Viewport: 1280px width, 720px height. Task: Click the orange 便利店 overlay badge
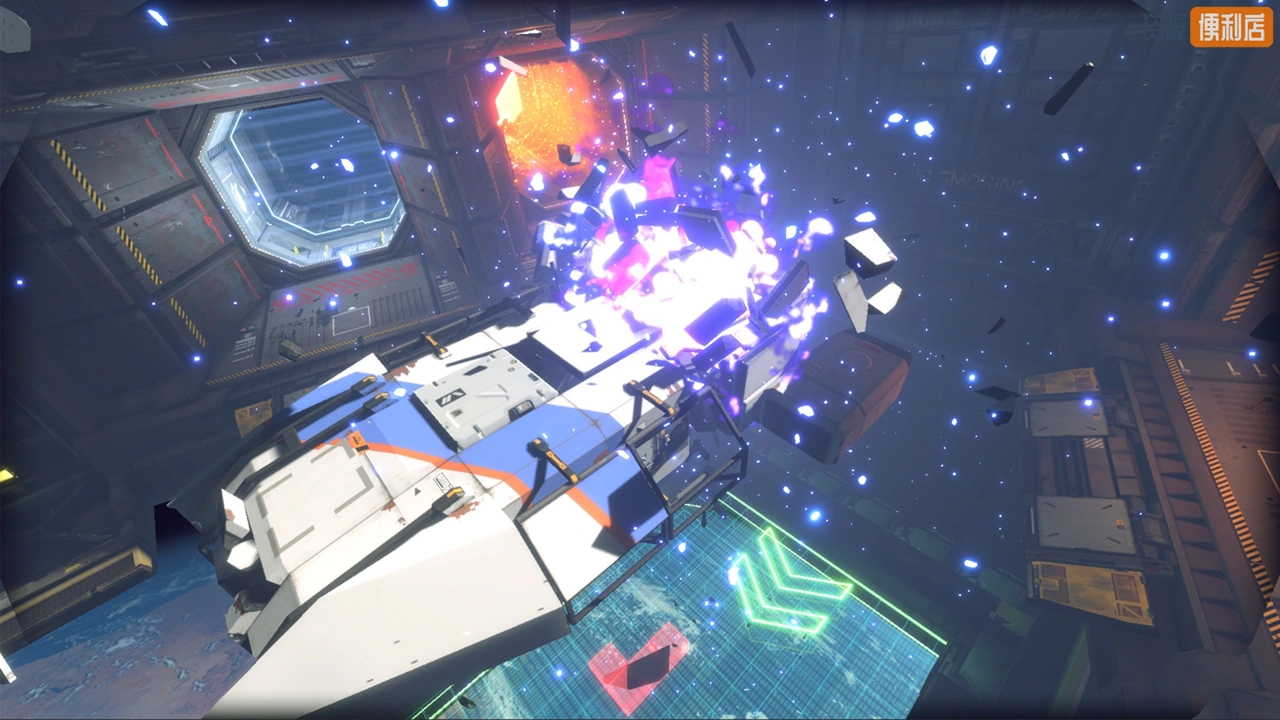(x=1231, y=27)
